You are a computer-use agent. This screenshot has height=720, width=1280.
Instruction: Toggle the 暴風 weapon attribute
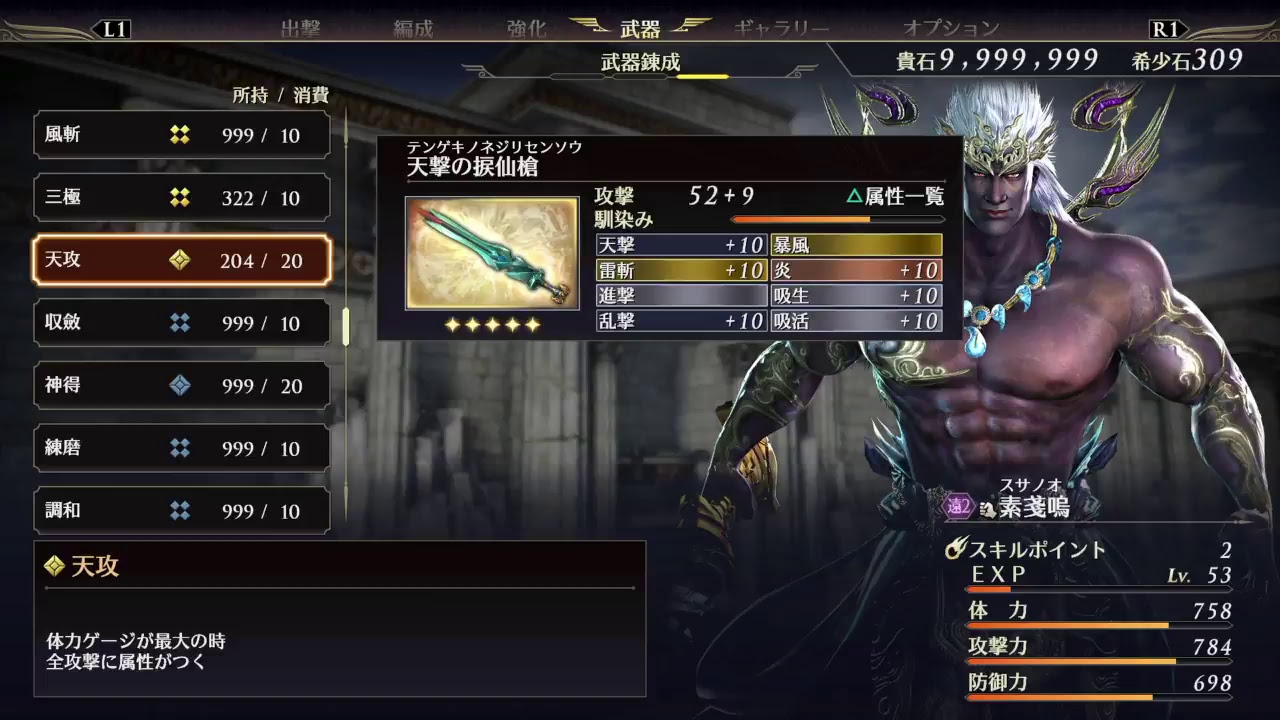[x=855, y=244]
